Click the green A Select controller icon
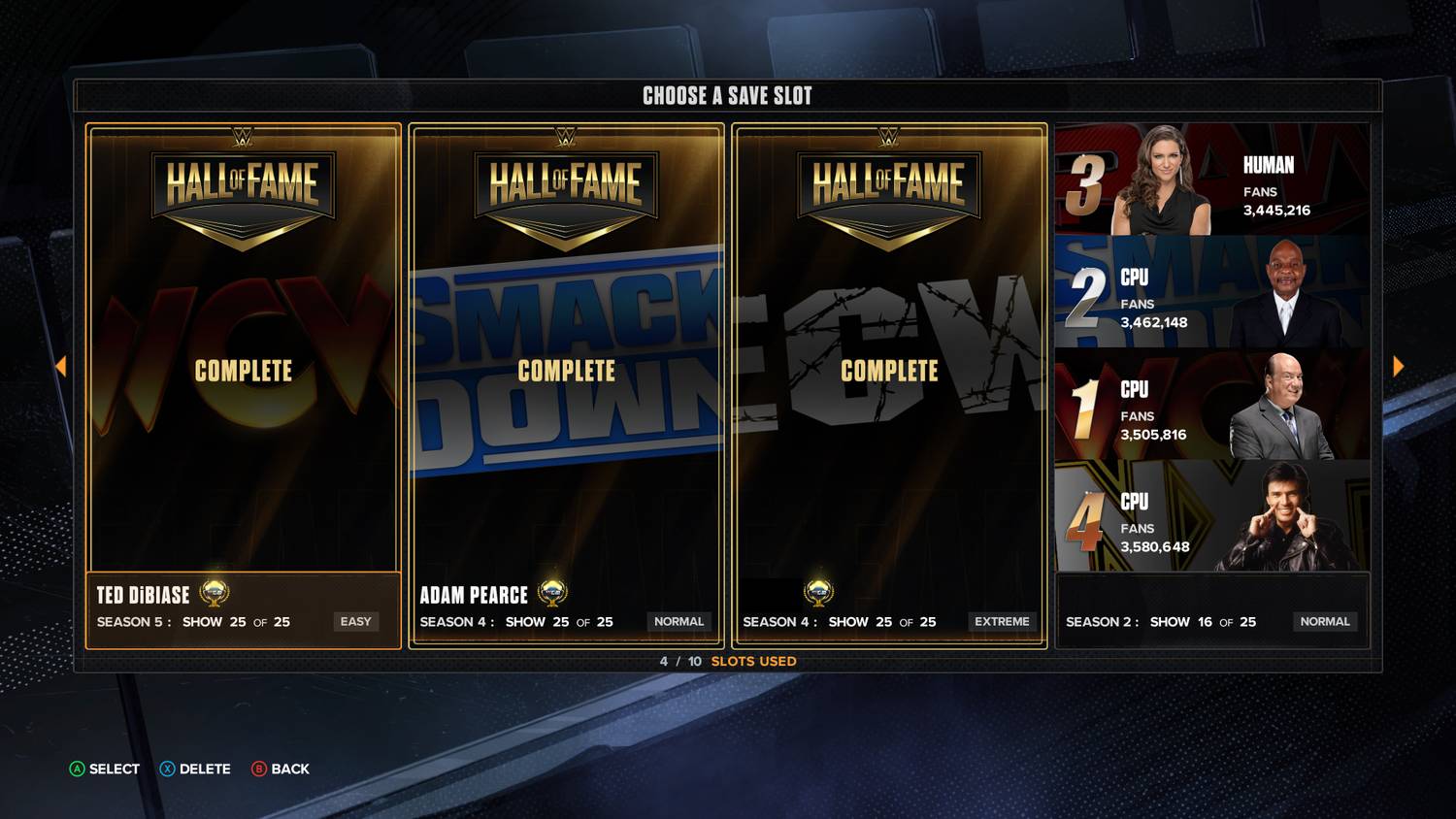The image size is (1456, 819). pos(76,769)
